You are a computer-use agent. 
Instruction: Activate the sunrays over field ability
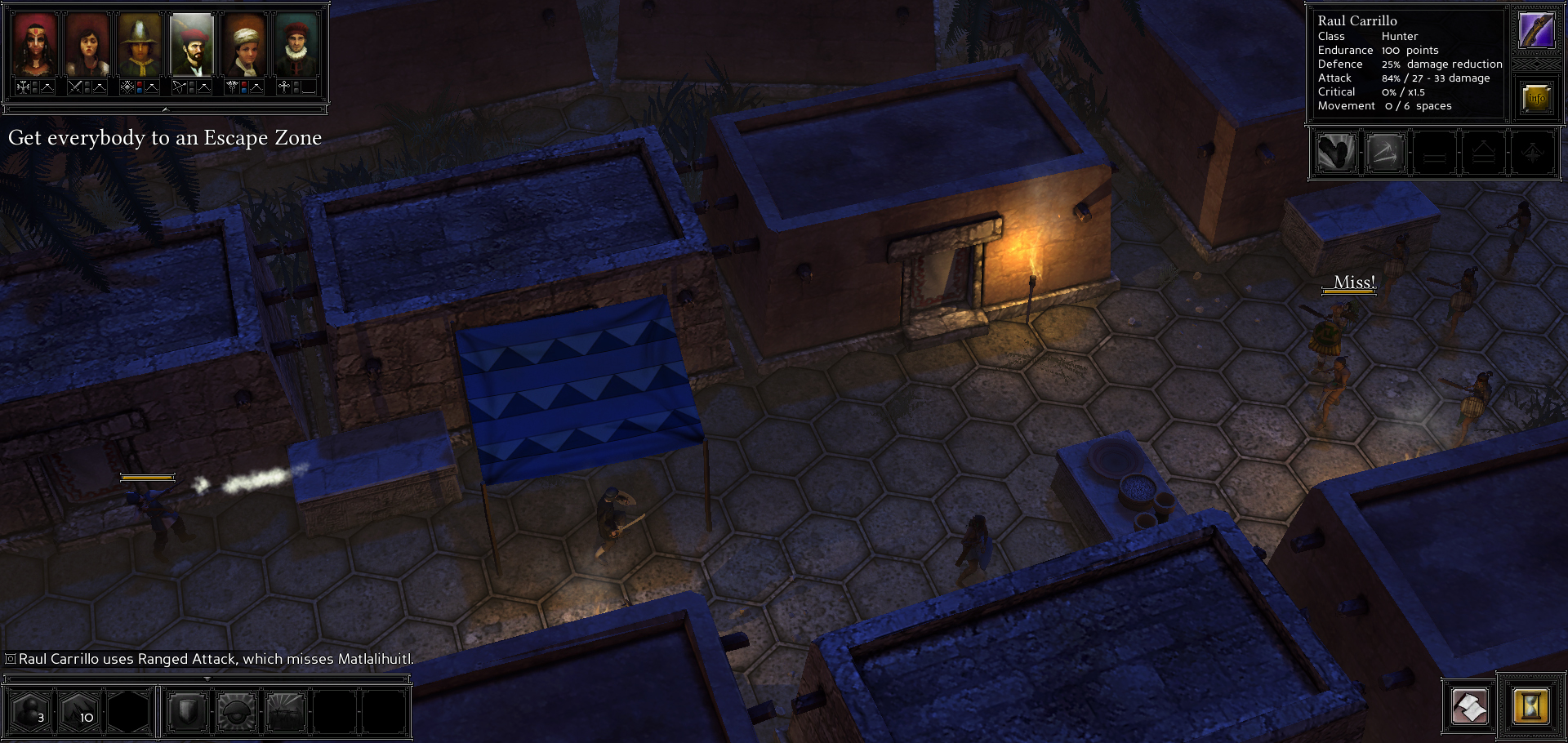pyautogui.click(x=286, y=711)
